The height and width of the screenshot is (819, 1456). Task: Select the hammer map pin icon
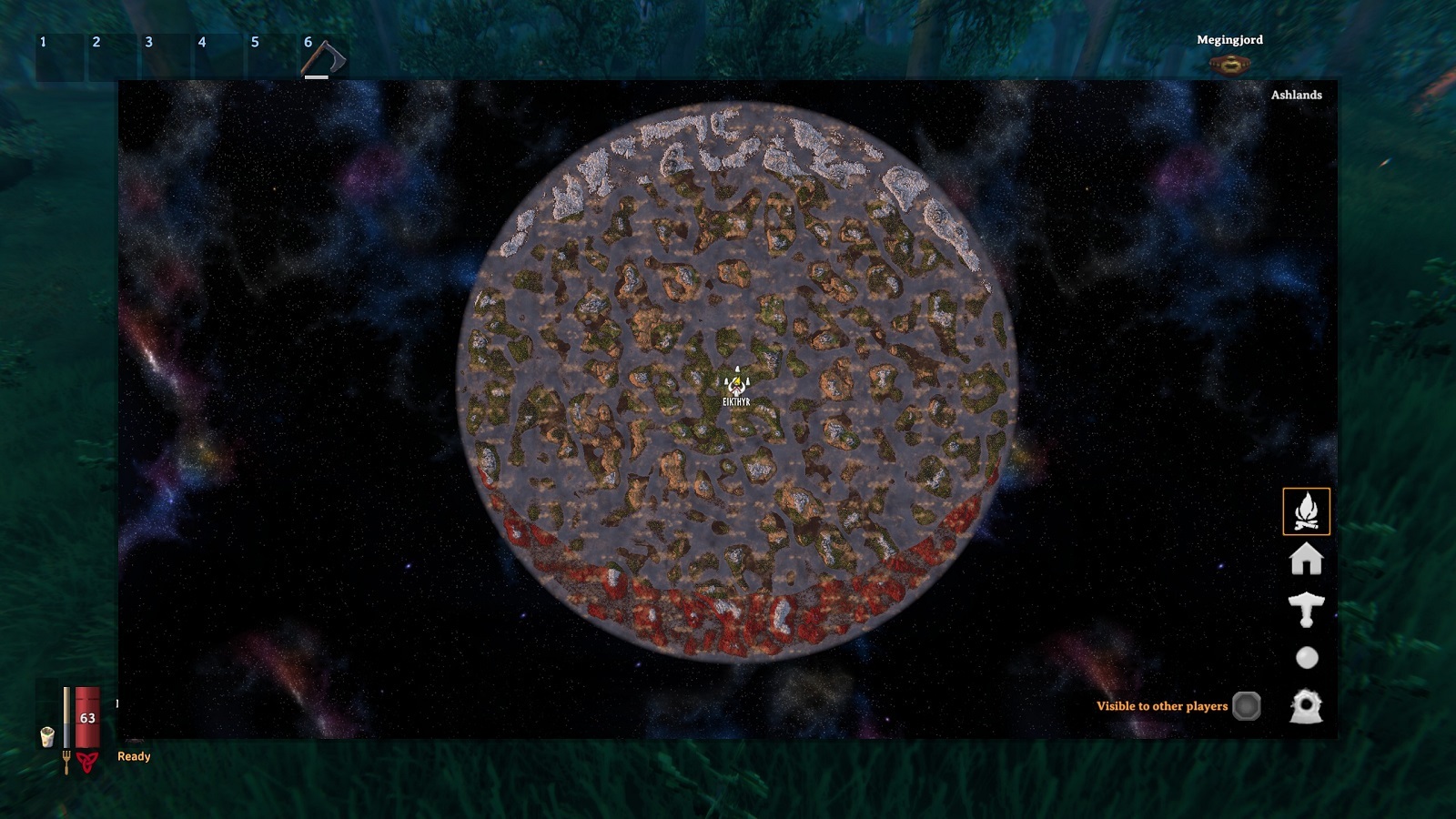1305,610
